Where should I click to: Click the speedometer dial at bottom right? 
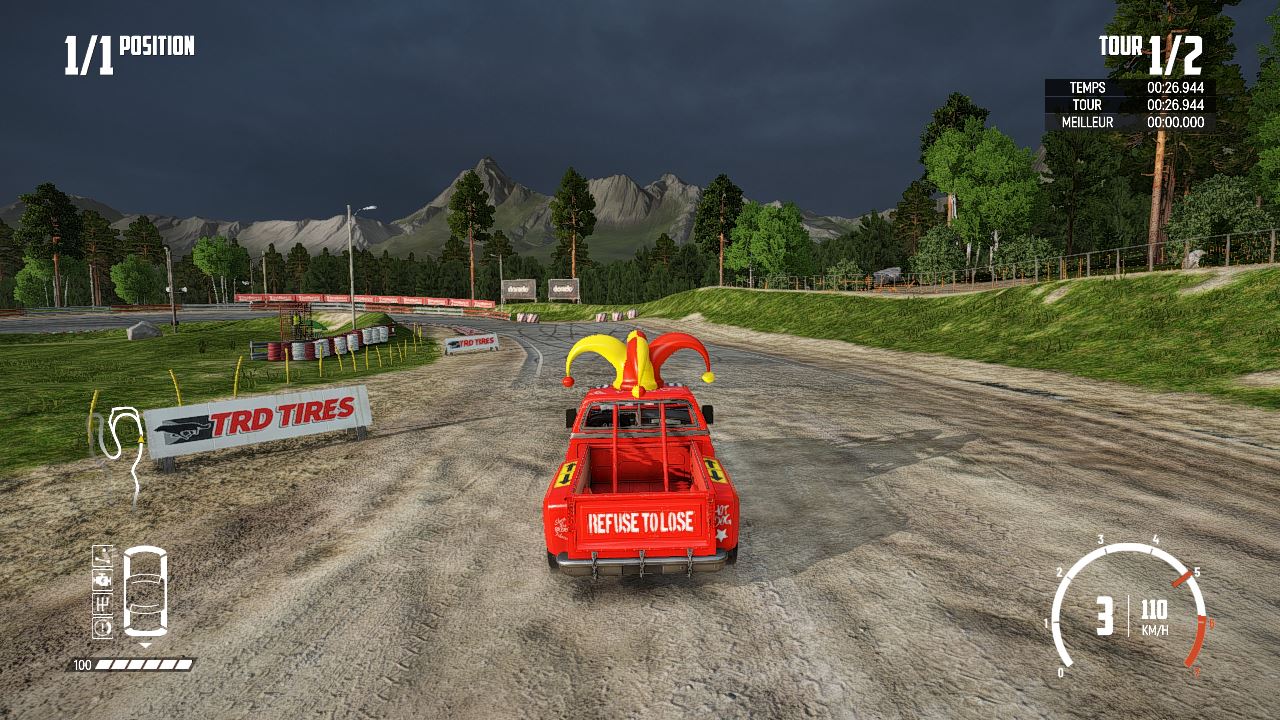pos(1130,610)
